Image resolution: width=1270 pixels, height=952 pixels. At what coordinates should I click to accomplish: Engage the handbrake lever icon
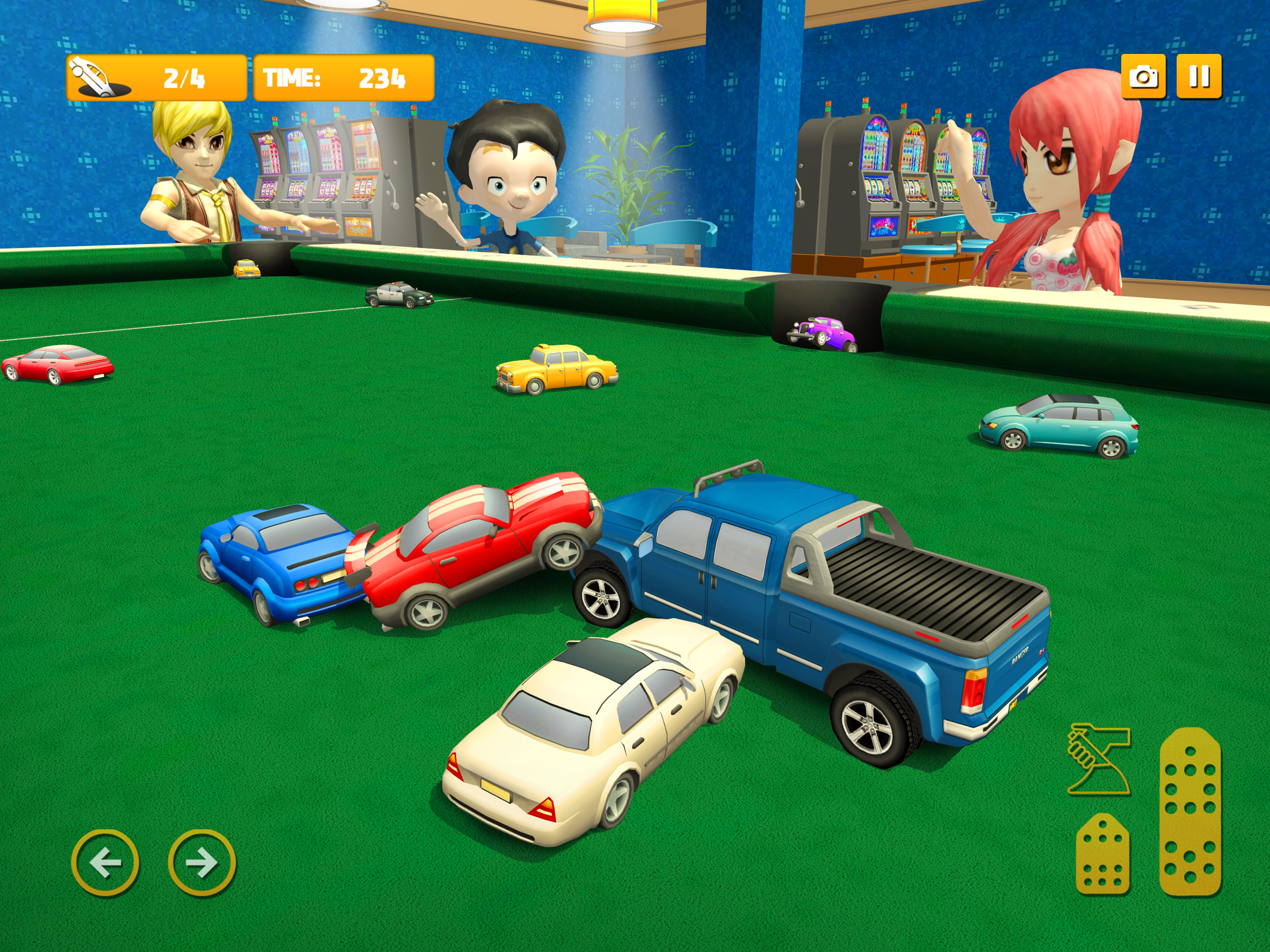(x=1098, y=760)
